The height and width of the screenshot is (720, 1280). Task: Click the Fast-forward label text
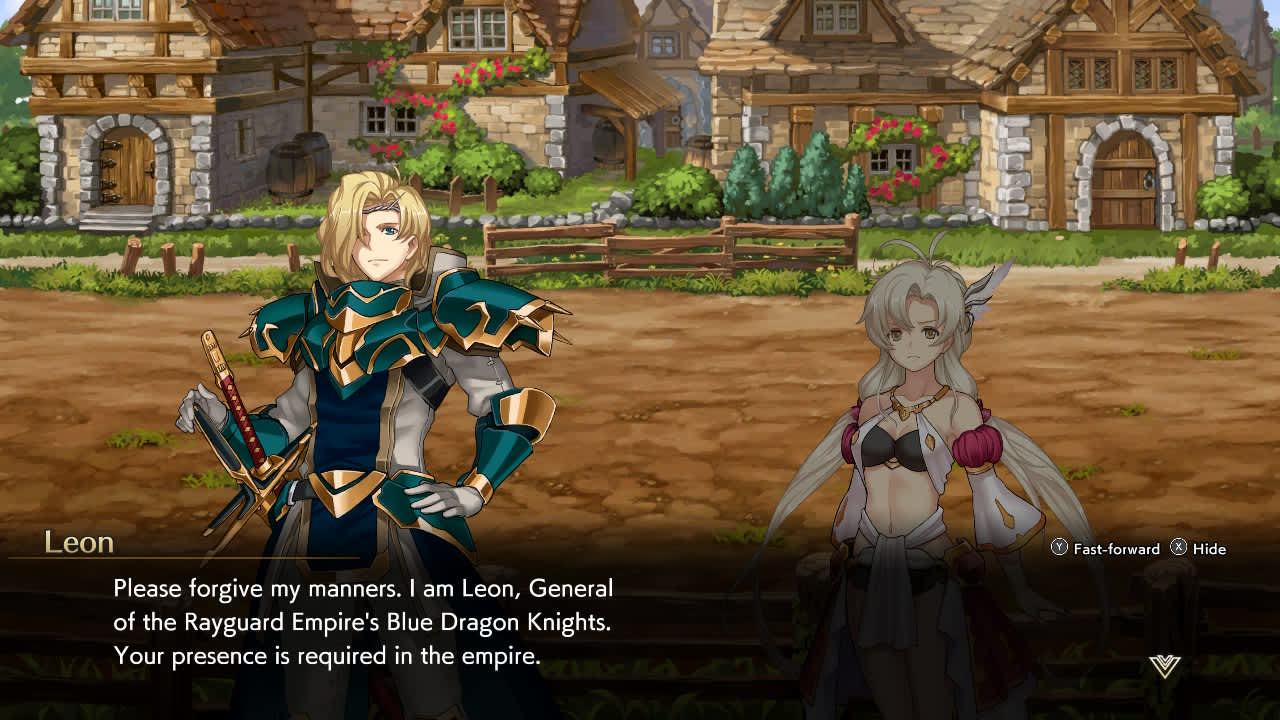1117,549
